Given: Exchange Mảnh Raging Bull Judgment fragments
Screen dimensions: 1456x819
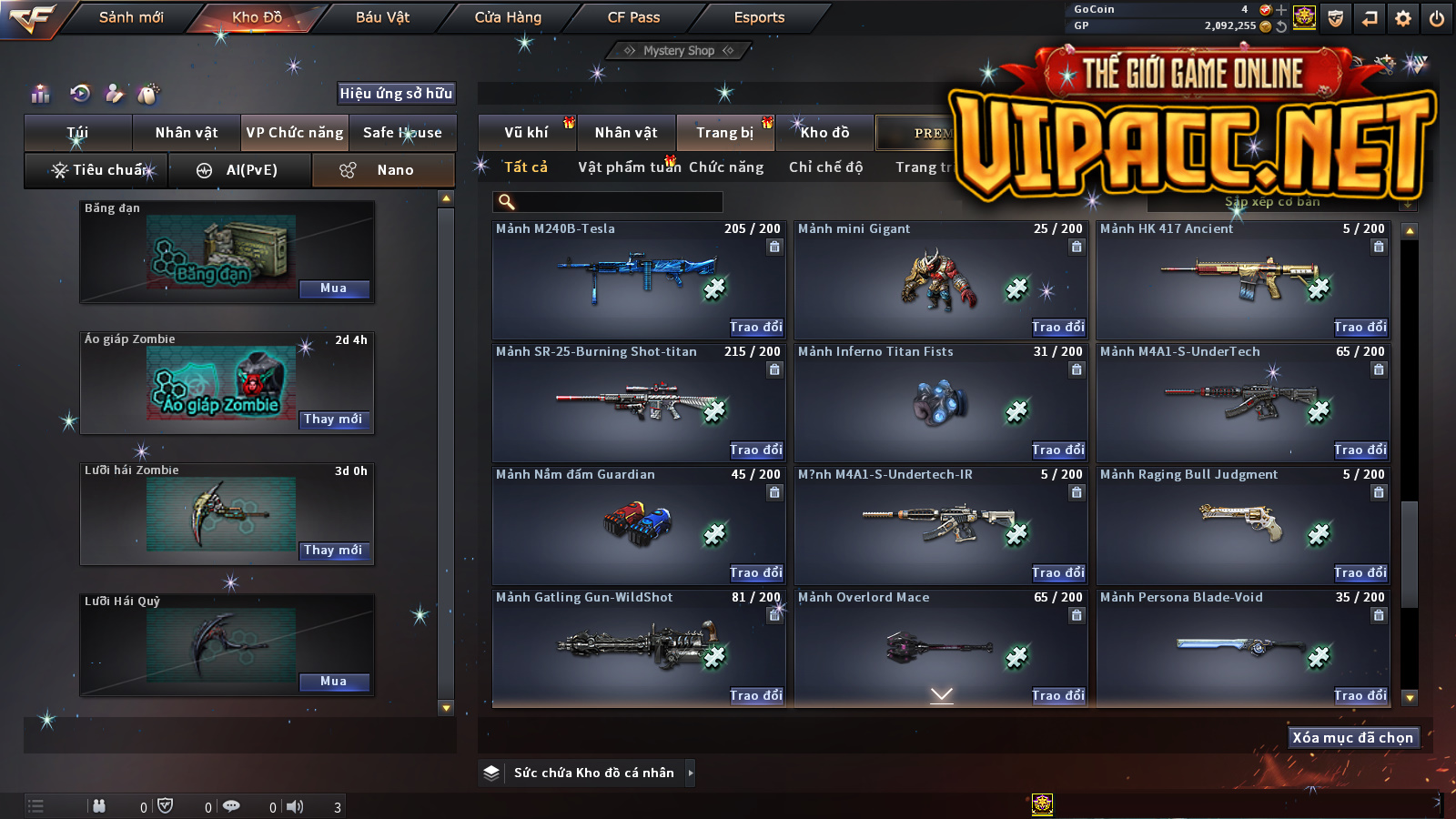Looking at the screenshot, I should click(1360, 572).
